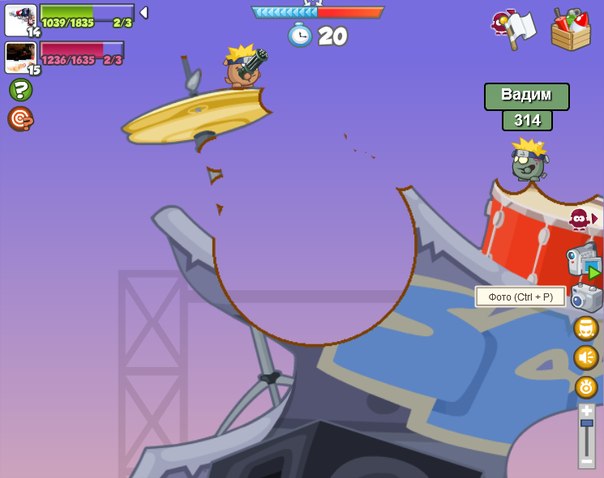Toggle the sound speaker button

click(x=586, y=357)
